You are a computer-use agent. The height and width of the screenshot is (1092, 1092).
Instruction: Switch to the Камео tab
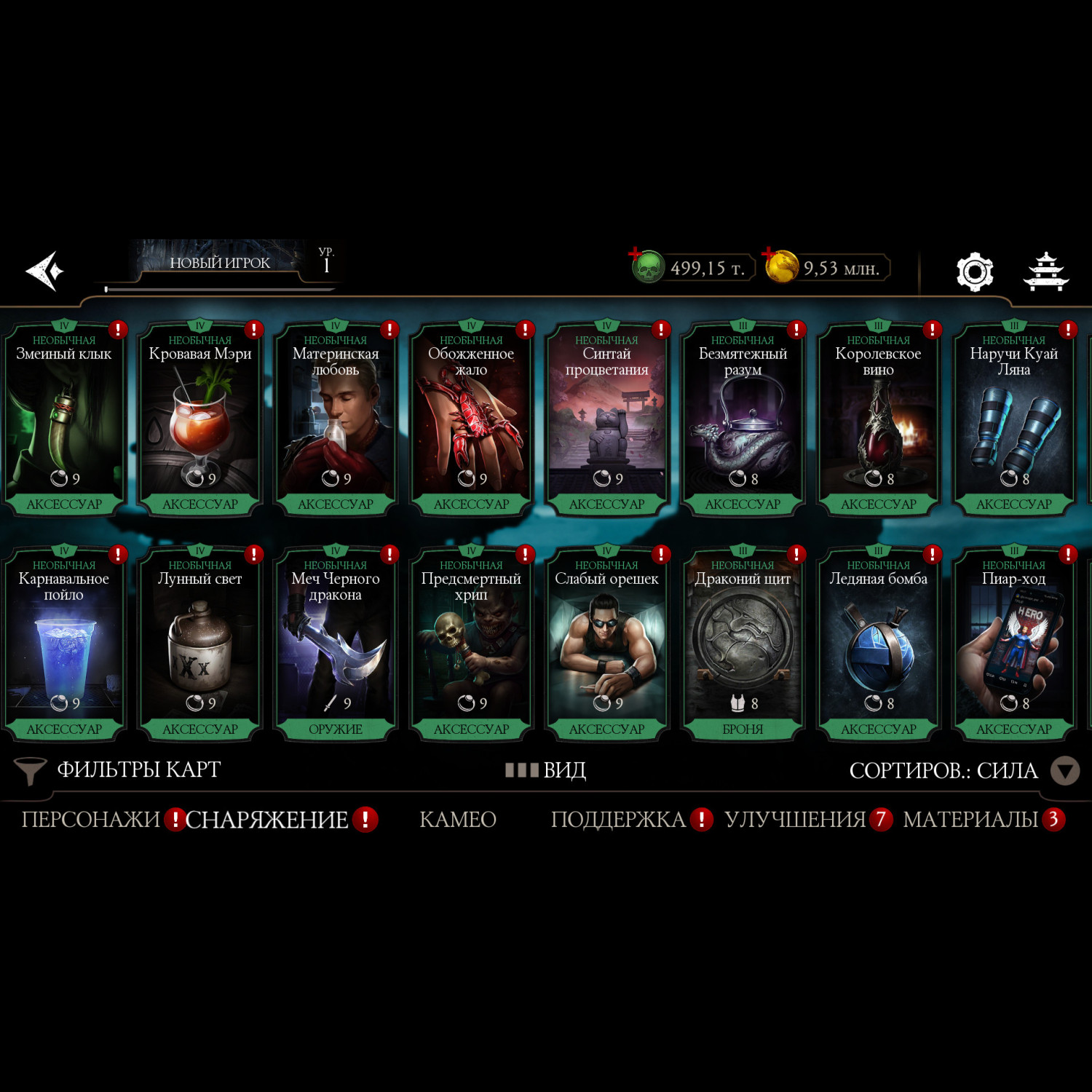point(458,820)
